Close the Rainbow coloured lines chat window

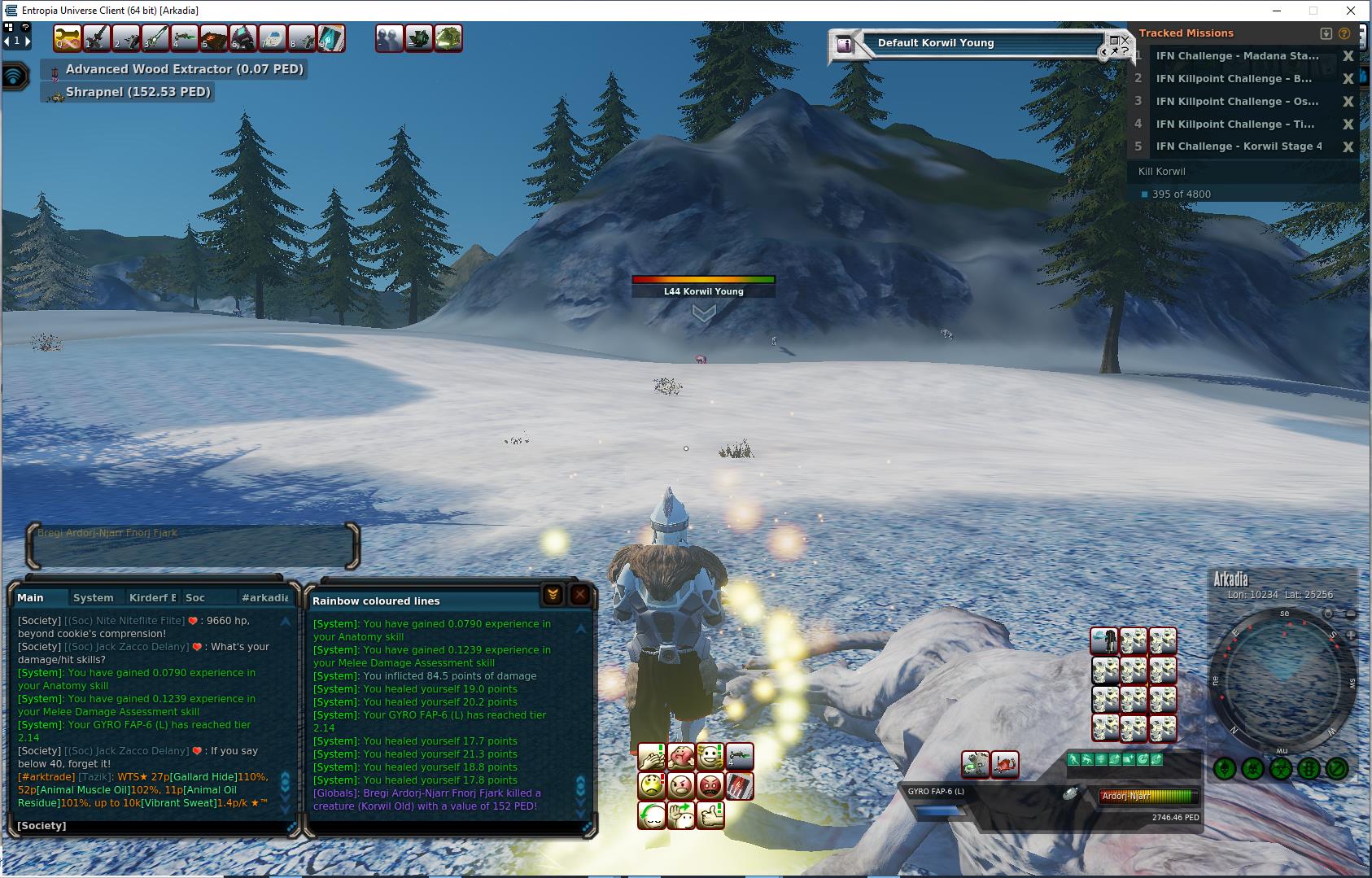click(579, 595)
